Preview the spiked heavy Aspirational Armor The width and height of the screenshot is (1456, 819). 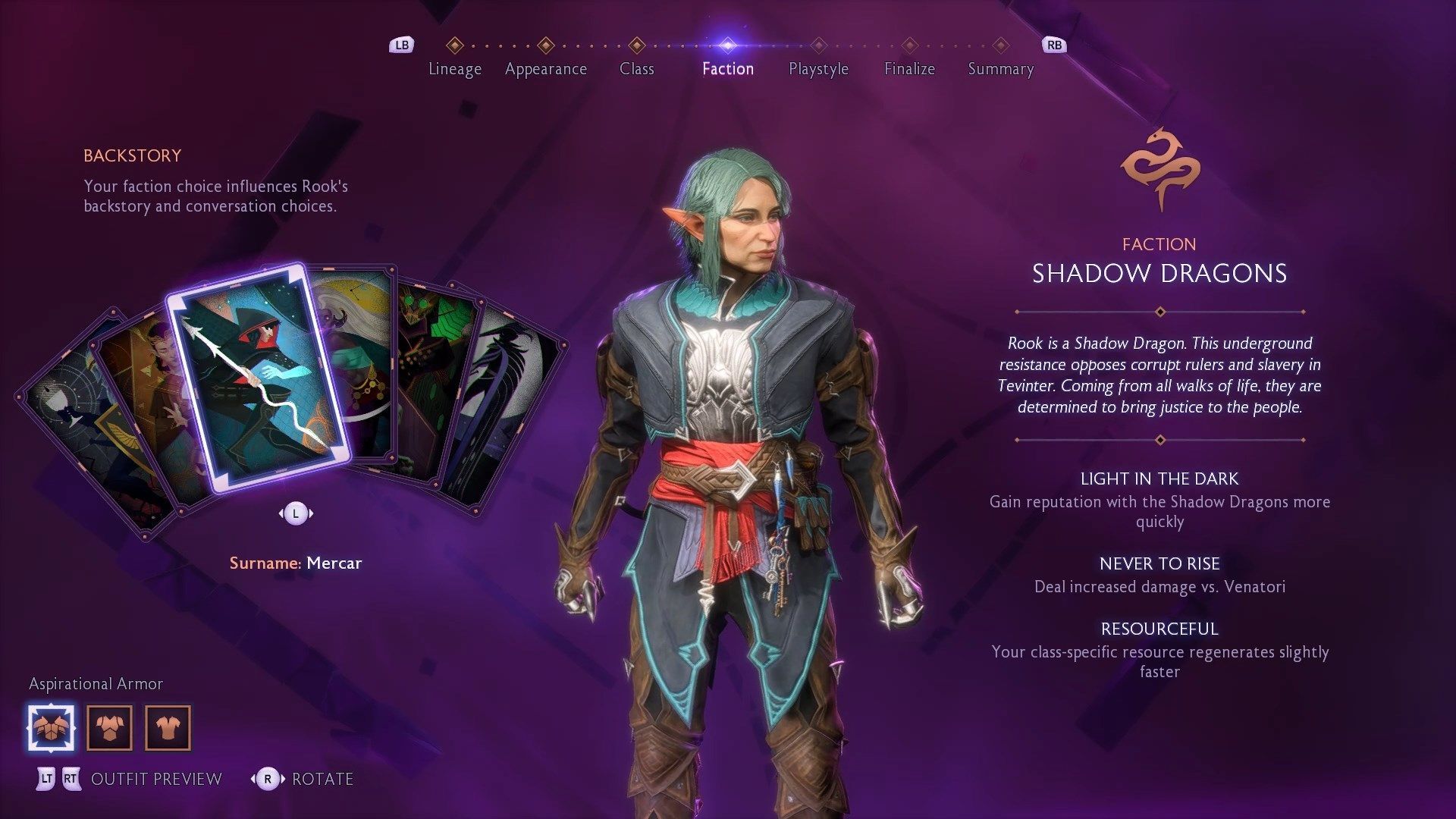click(52, 728)
